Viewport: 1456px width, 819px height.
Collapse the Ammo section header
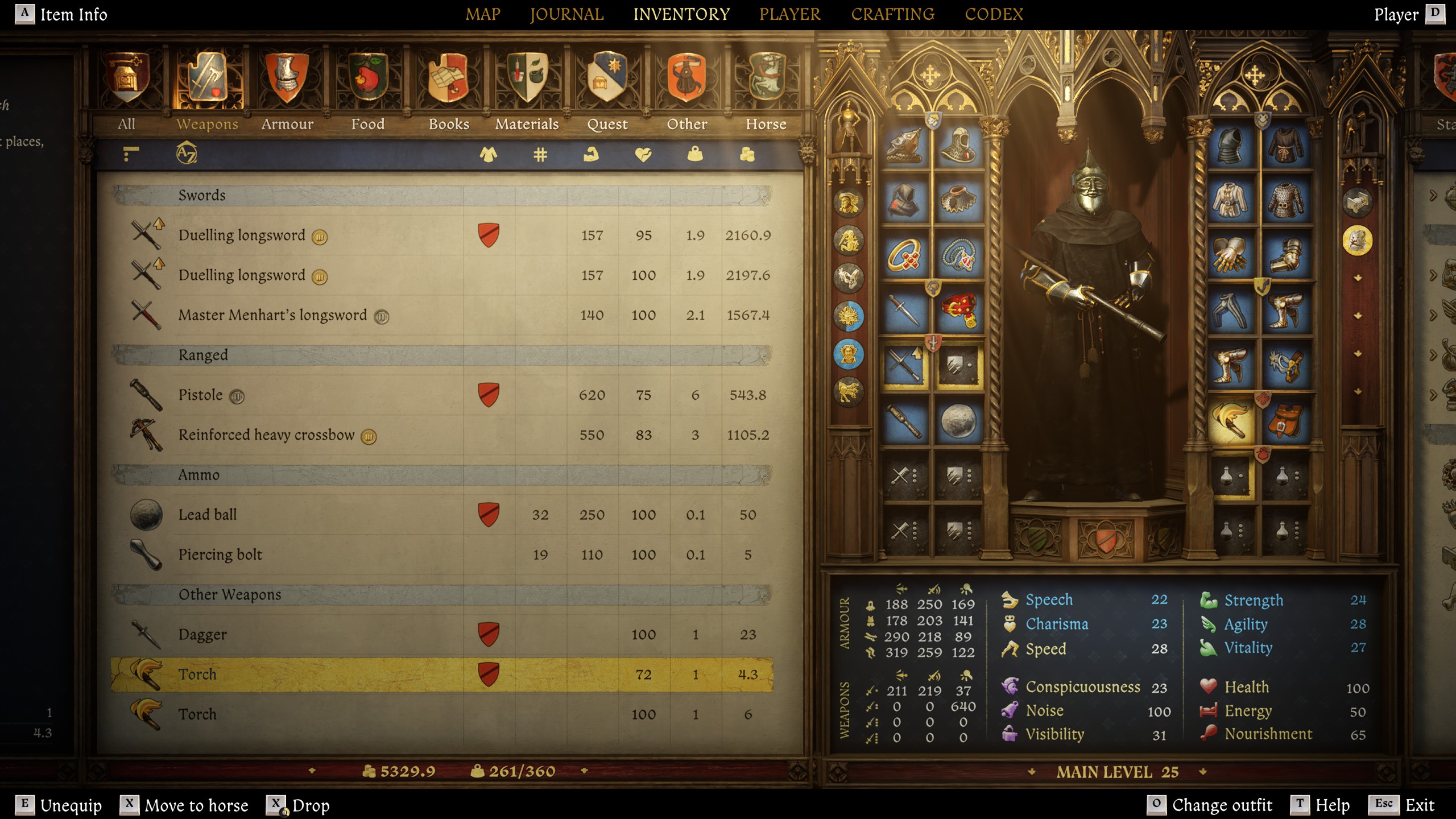point(199,474)
